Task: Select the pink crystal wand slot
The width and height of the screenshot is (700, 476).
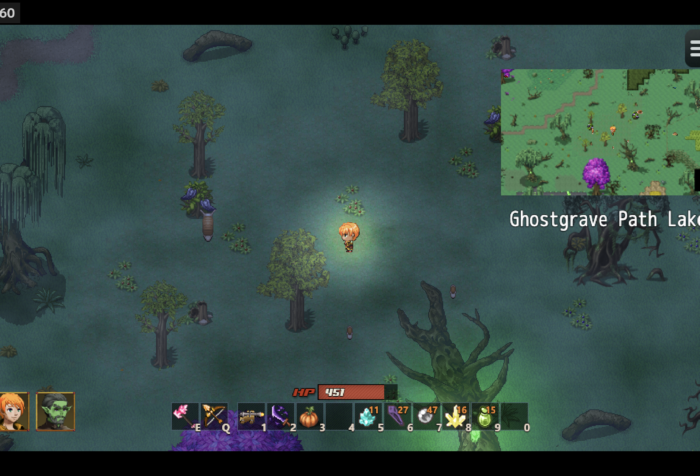Action: [184, 416]
